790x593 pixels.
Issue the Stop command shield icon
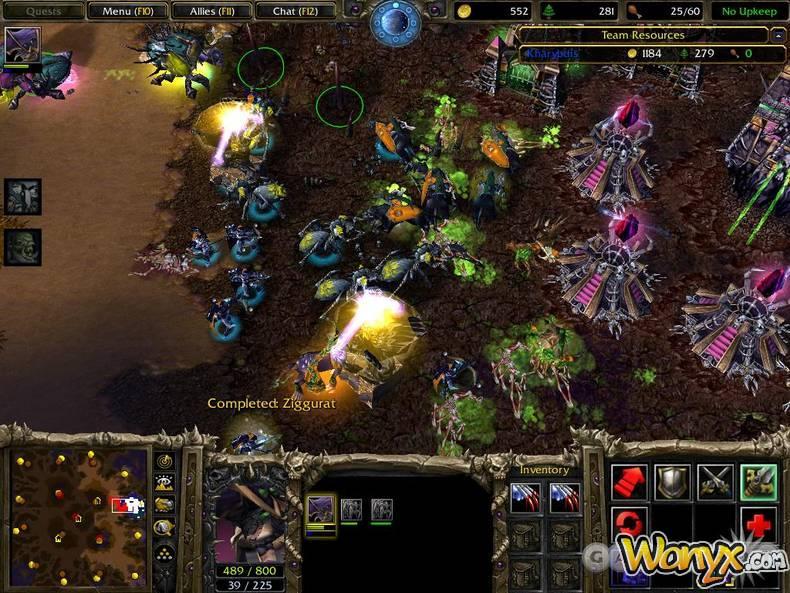click(x=672, y=481)
